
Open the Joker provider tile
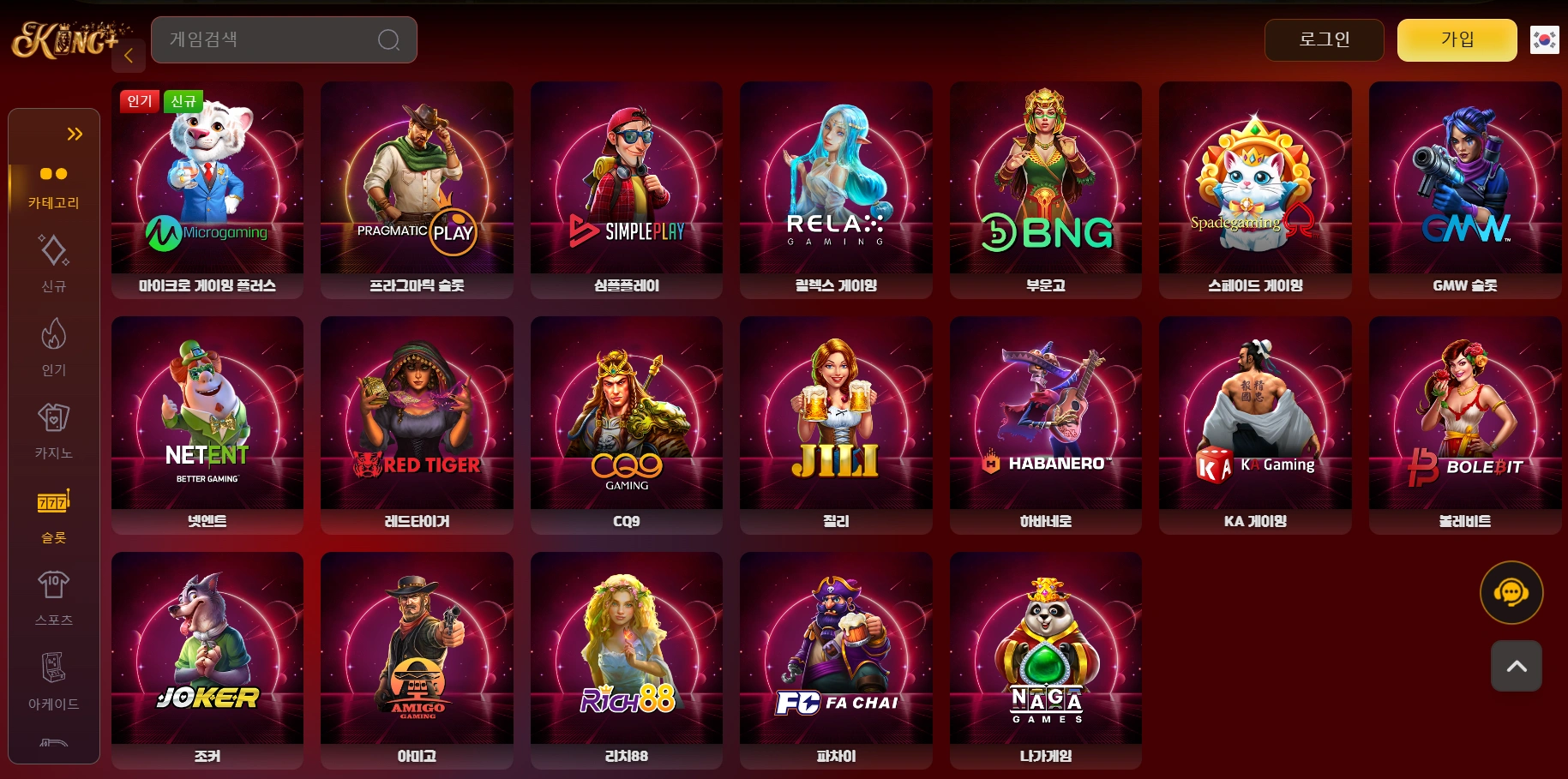(x=207, y=659)
